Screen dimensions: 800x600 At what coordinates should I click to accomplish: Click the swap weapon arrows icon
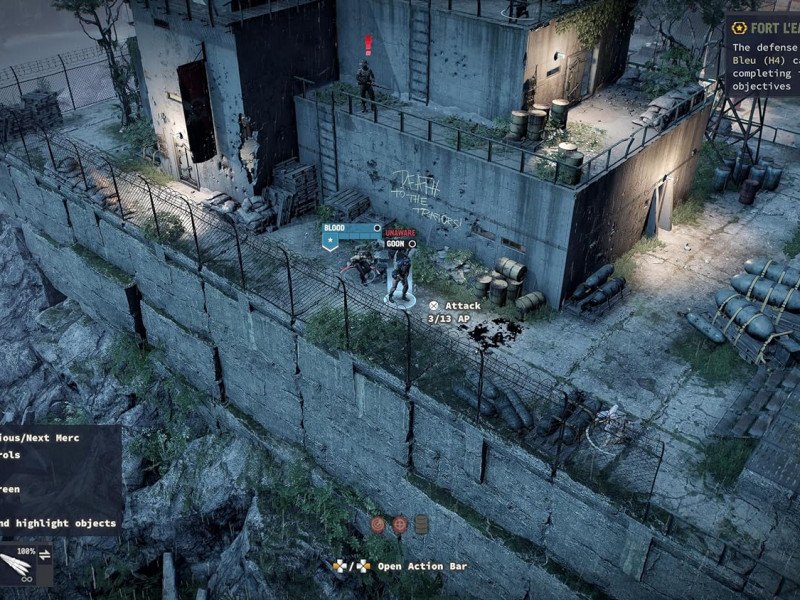[45, 555]
